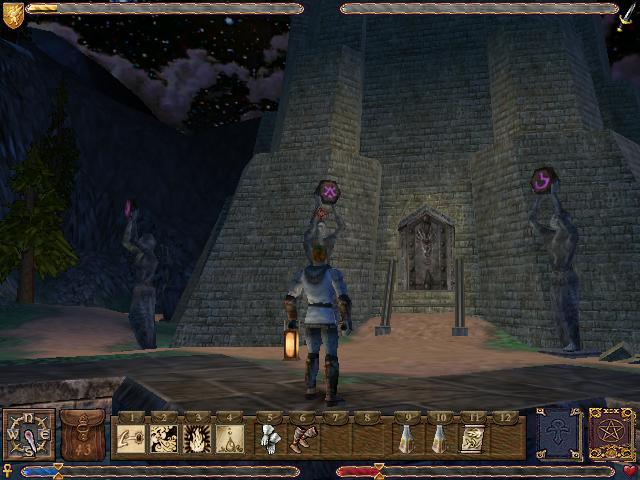
Task: Click the compass in the corner
Action: coord(27,437)
